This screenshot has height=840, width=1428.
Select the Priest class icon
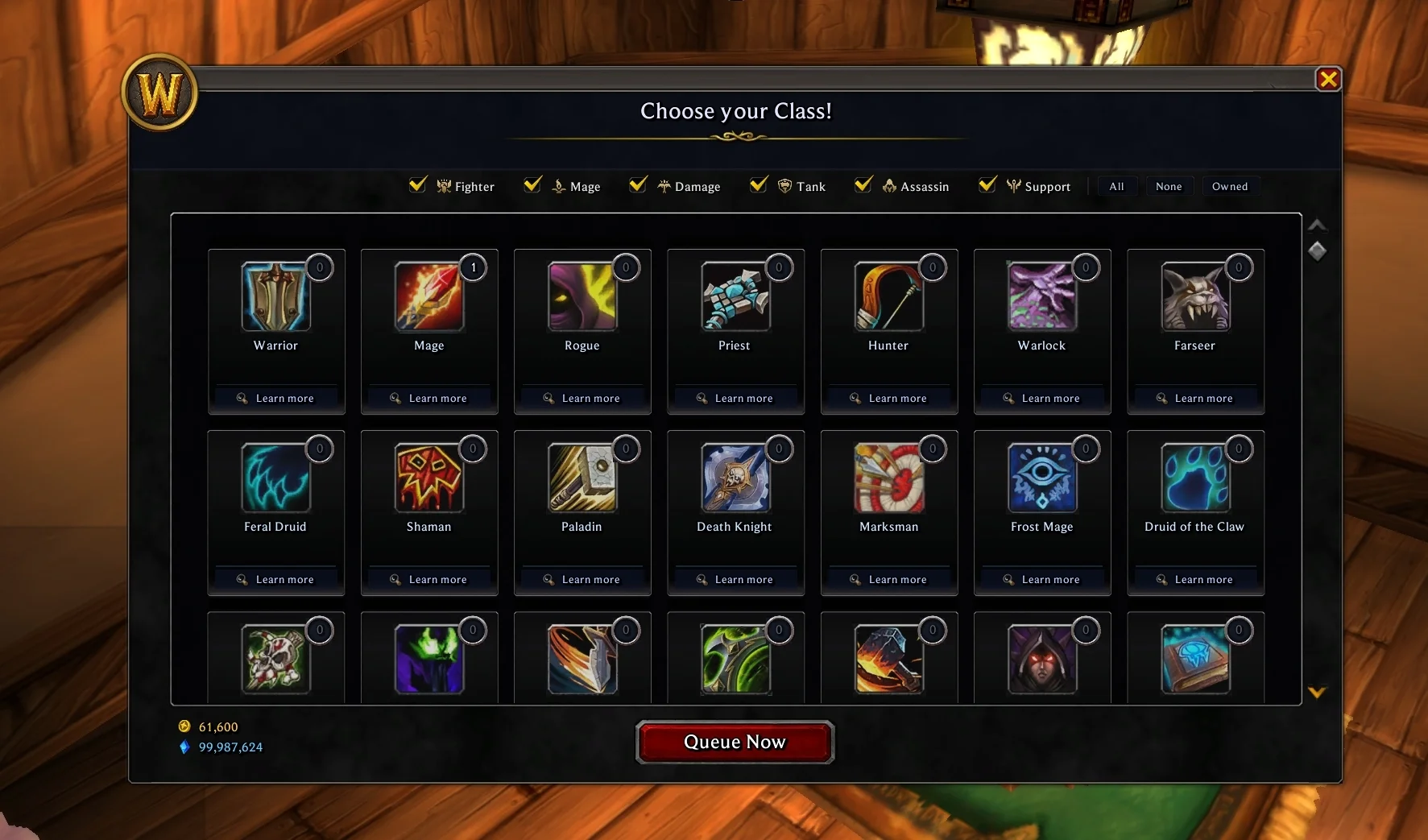point(735,296)
